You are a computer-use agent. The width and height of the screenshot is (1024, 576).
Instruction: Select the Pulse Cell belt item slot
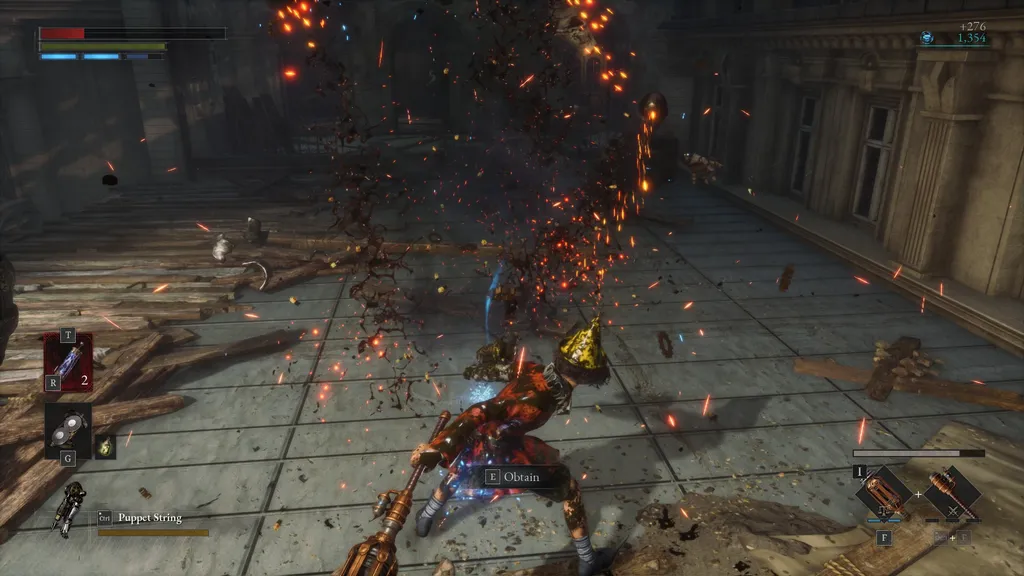pyautogui.click(x=68, y=361)
